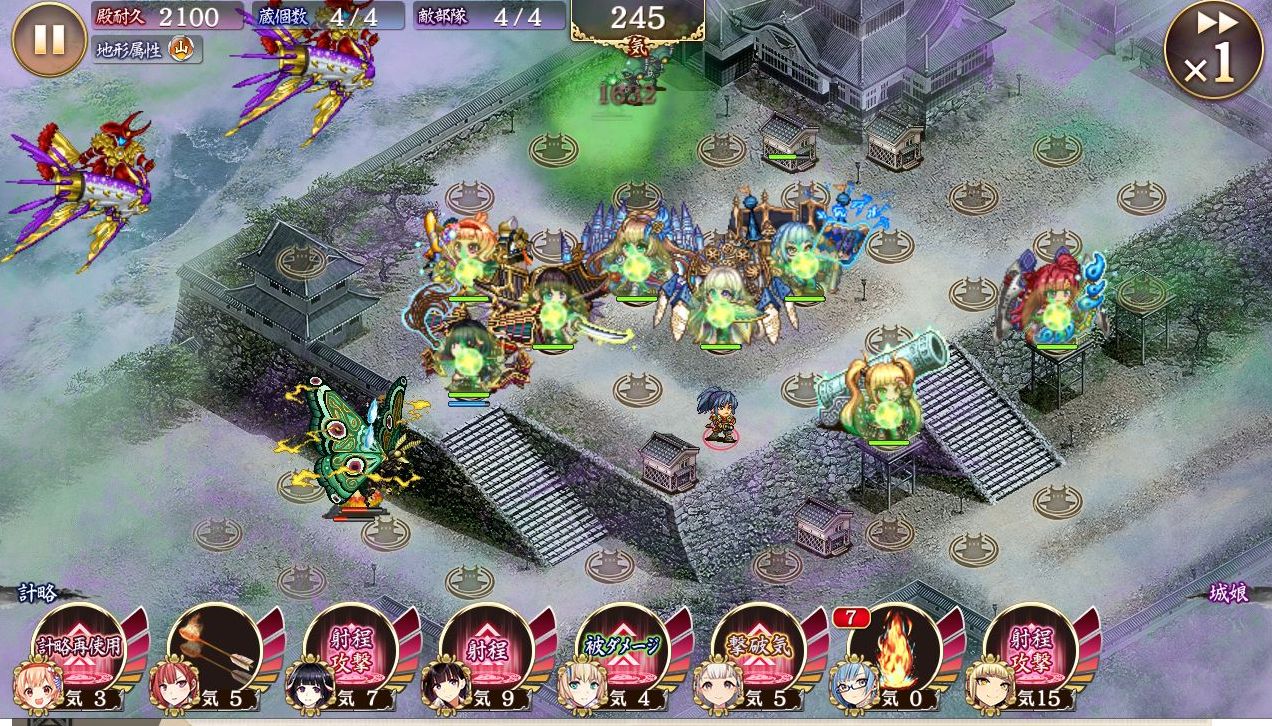Activate the 被ダメージ strategy icon
Viewport: 1272px width, 726px height.
click(x=623, y=649)
